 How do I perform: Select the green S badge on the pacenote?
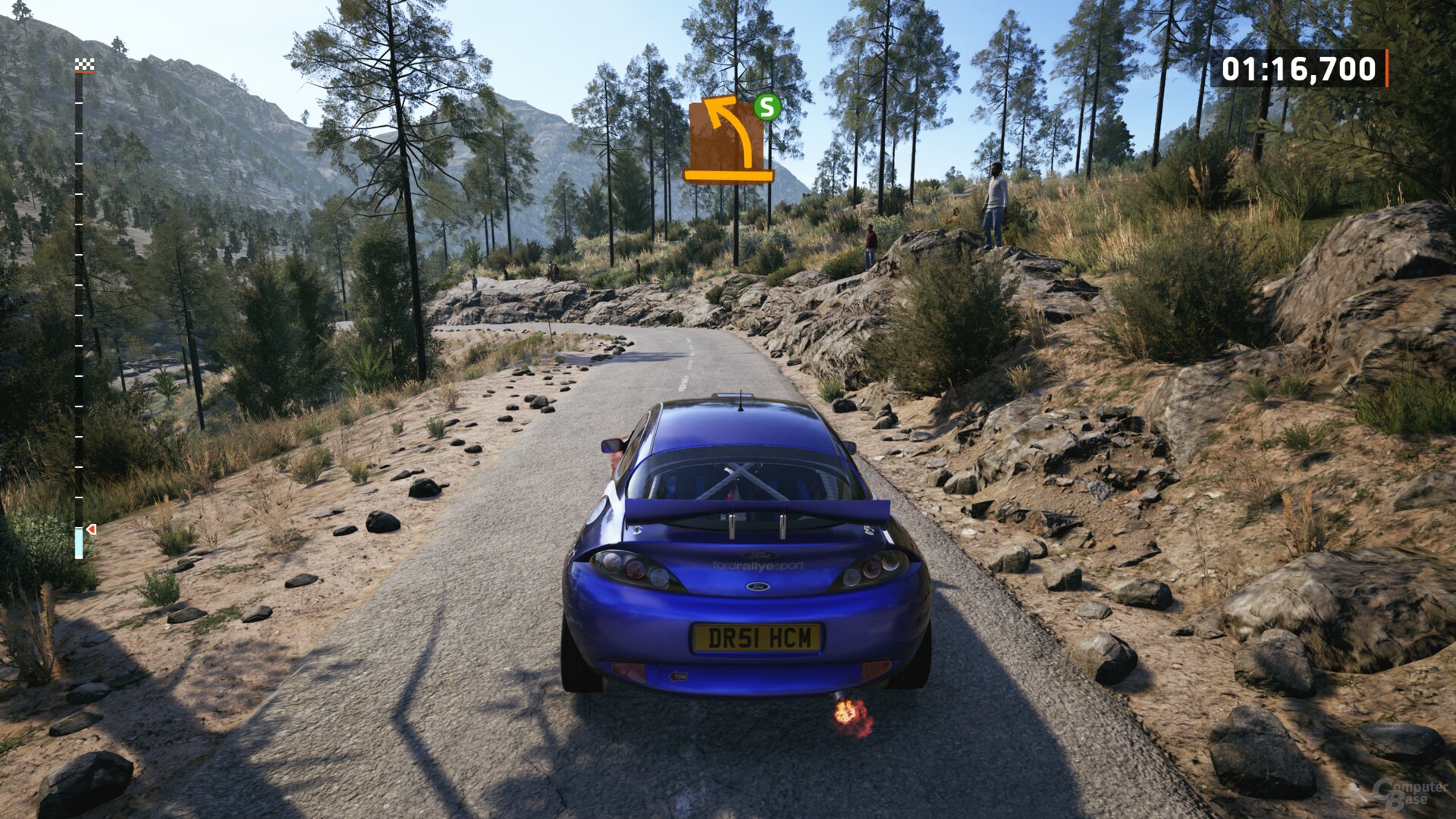767,107
